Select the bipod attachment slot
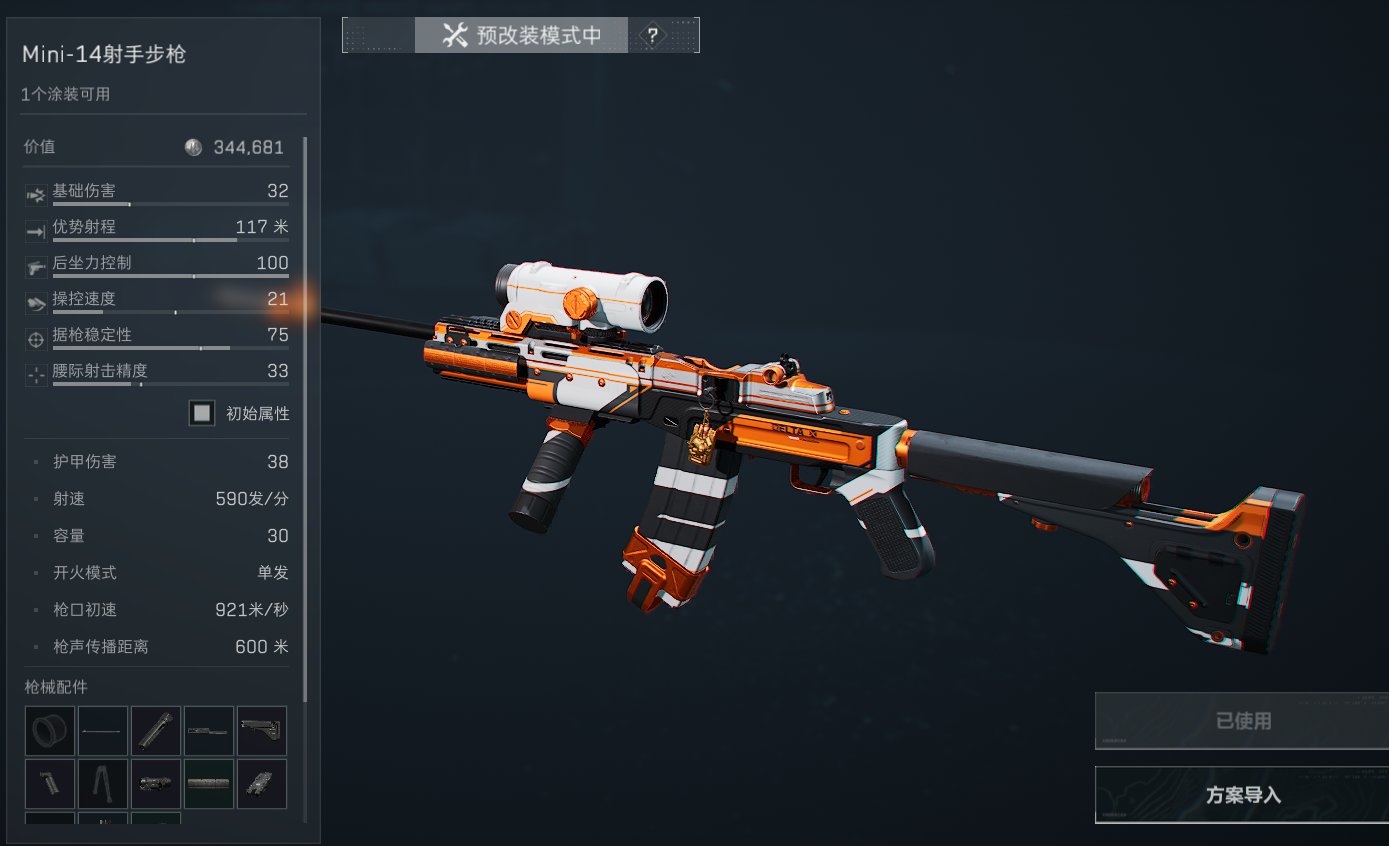The height and width of the screenshot is (846, 1389). pos(103,784)
